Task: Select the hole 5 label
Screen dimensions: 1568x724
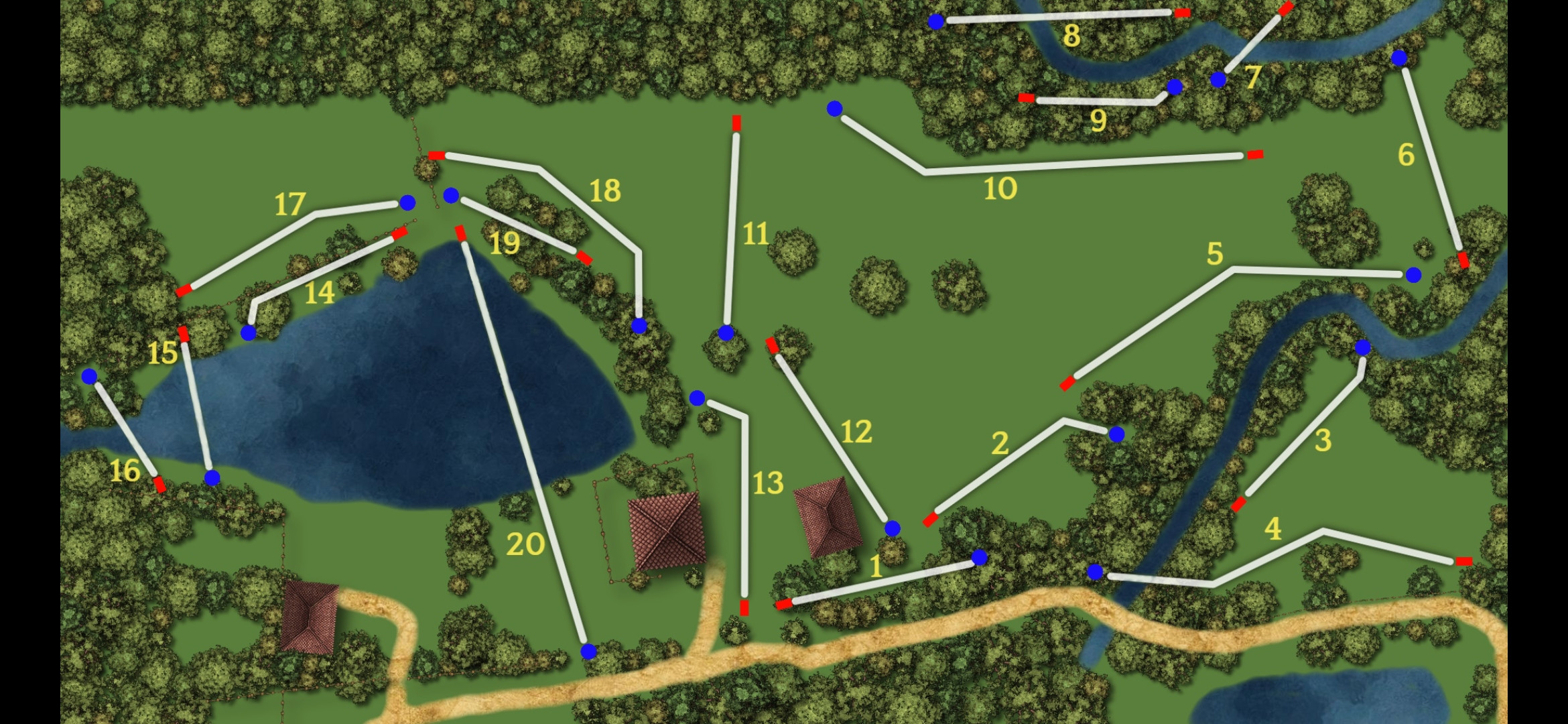Action: click(x=1214, y=254)
